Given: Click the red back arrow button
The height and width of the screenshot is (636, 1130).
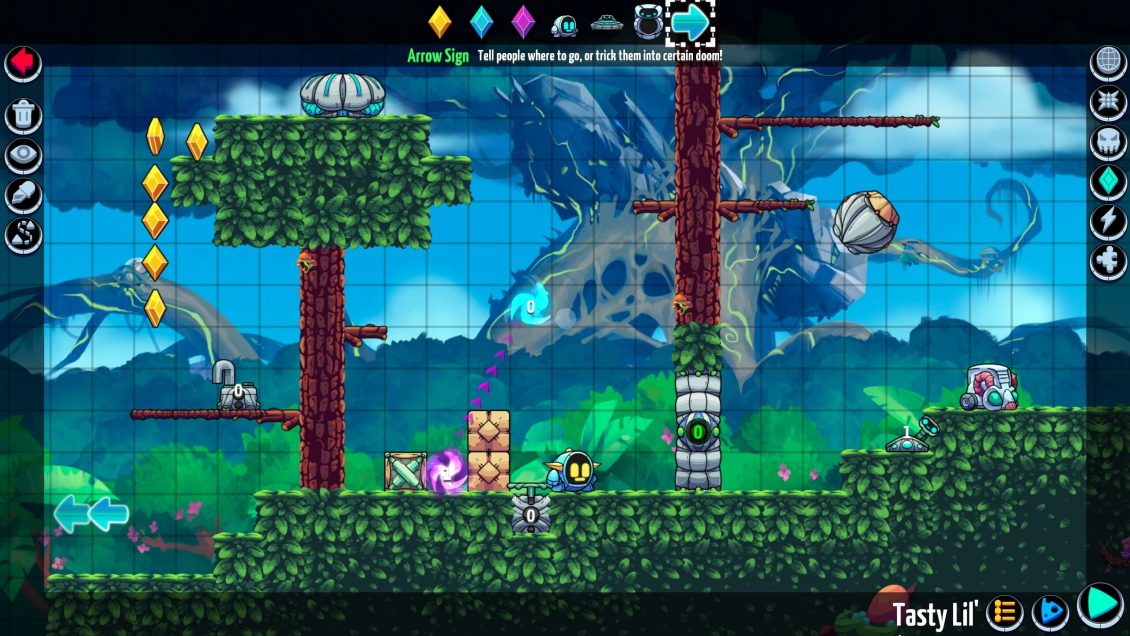Looking at the screenshot, I should (22, 63).
